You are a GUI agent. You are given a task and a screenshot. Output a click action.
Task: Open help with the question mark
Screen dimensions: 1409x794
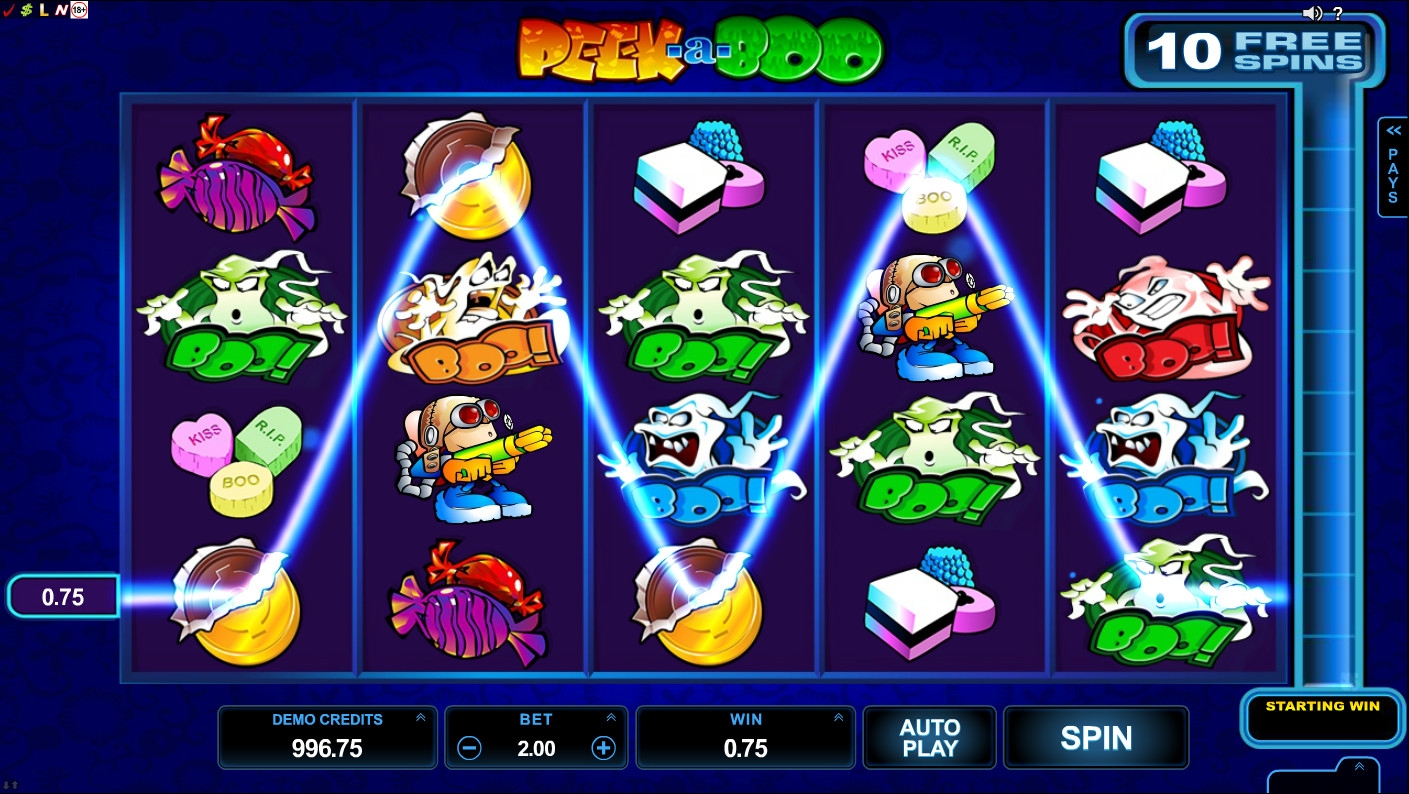point(1338,13)
